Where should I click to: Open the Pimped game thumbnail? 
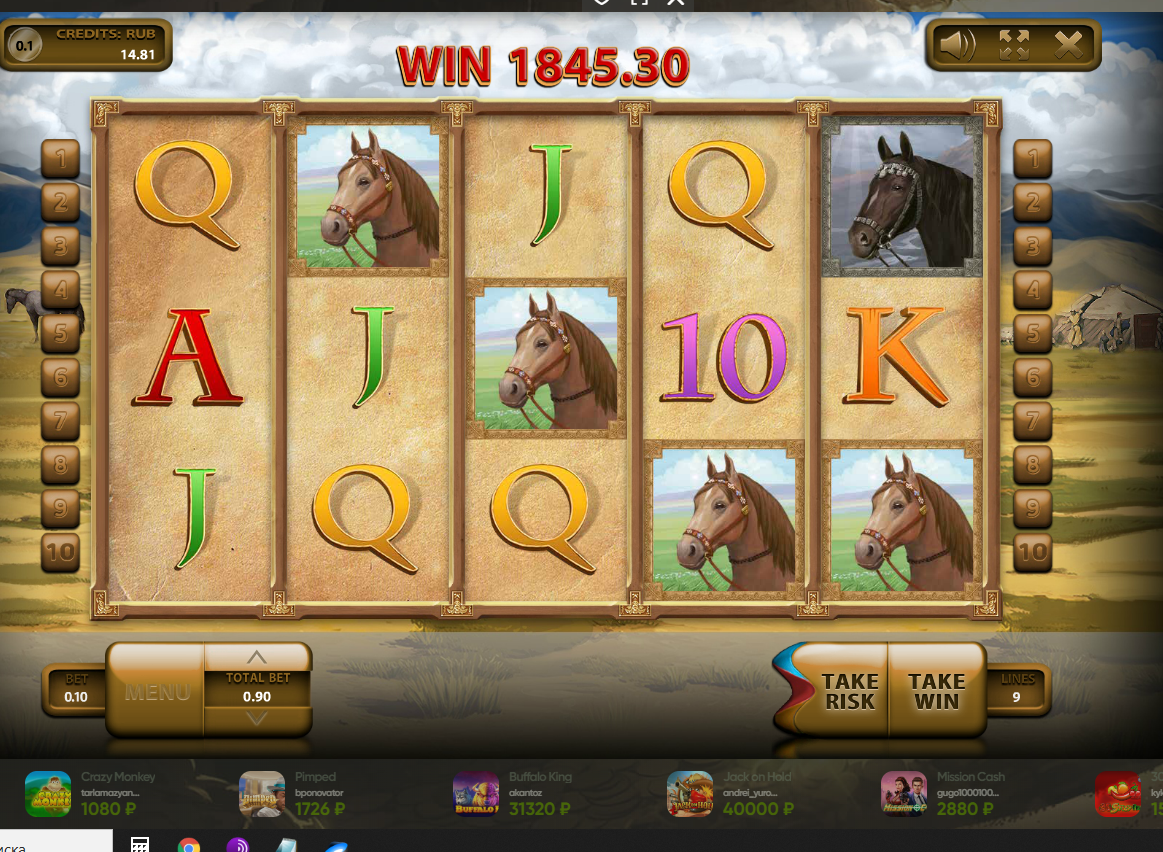pyautogui.click(x=262, y=794)
